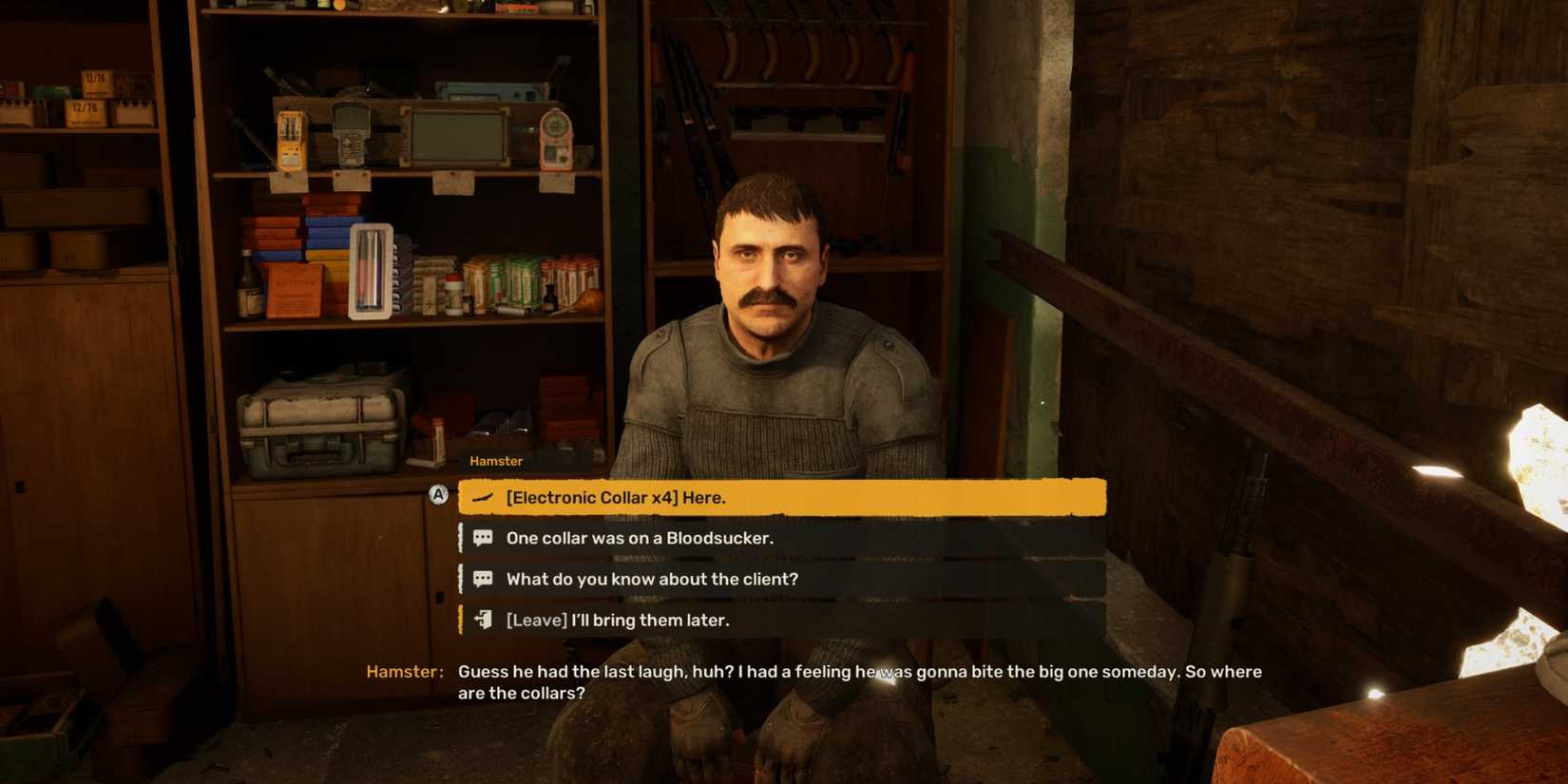Image resolution: width=1568 pixels, height=784 pixels.
Task: Click the "Hamster" name label
Action: click(496, 460)
